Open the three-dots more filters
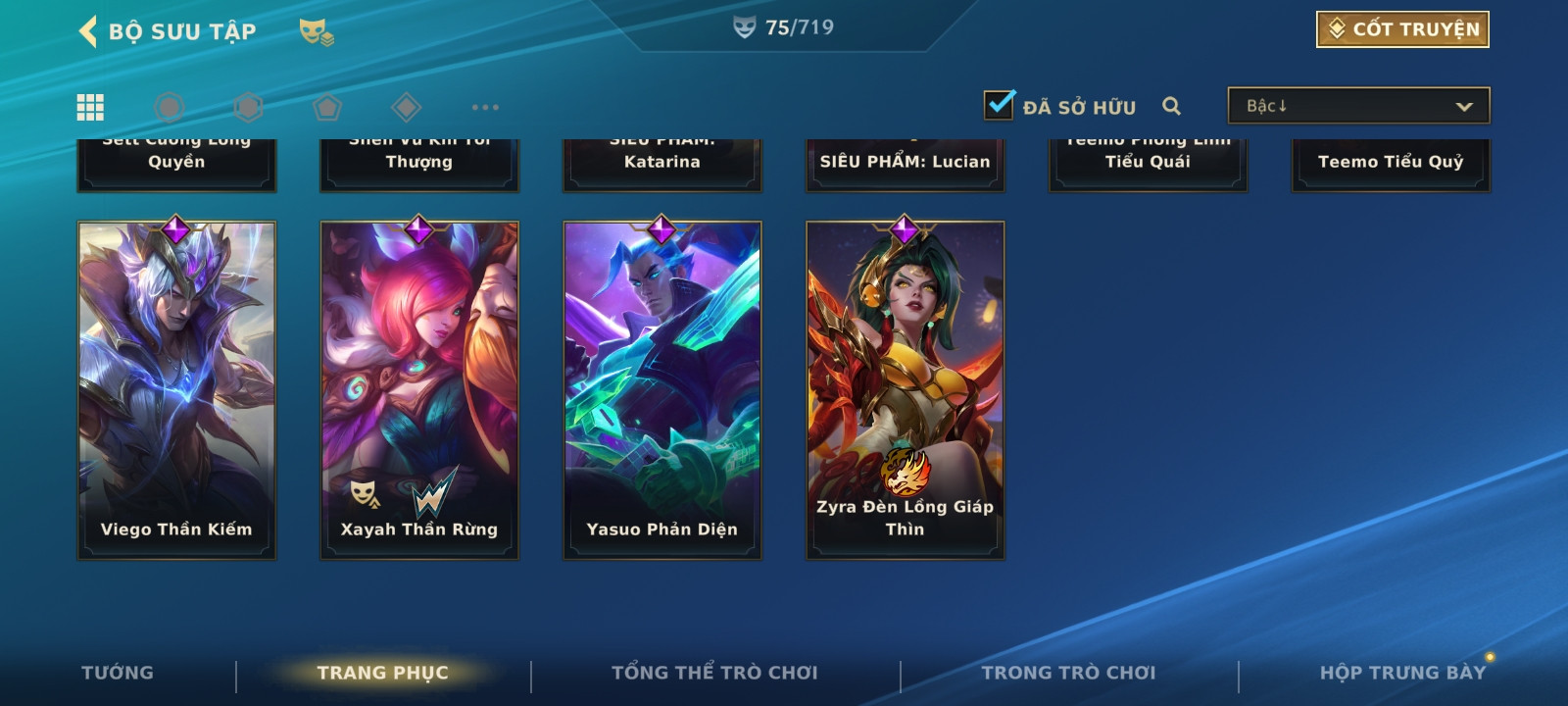Viewport: 1568px width, 706px height. (x=485, y=107)
